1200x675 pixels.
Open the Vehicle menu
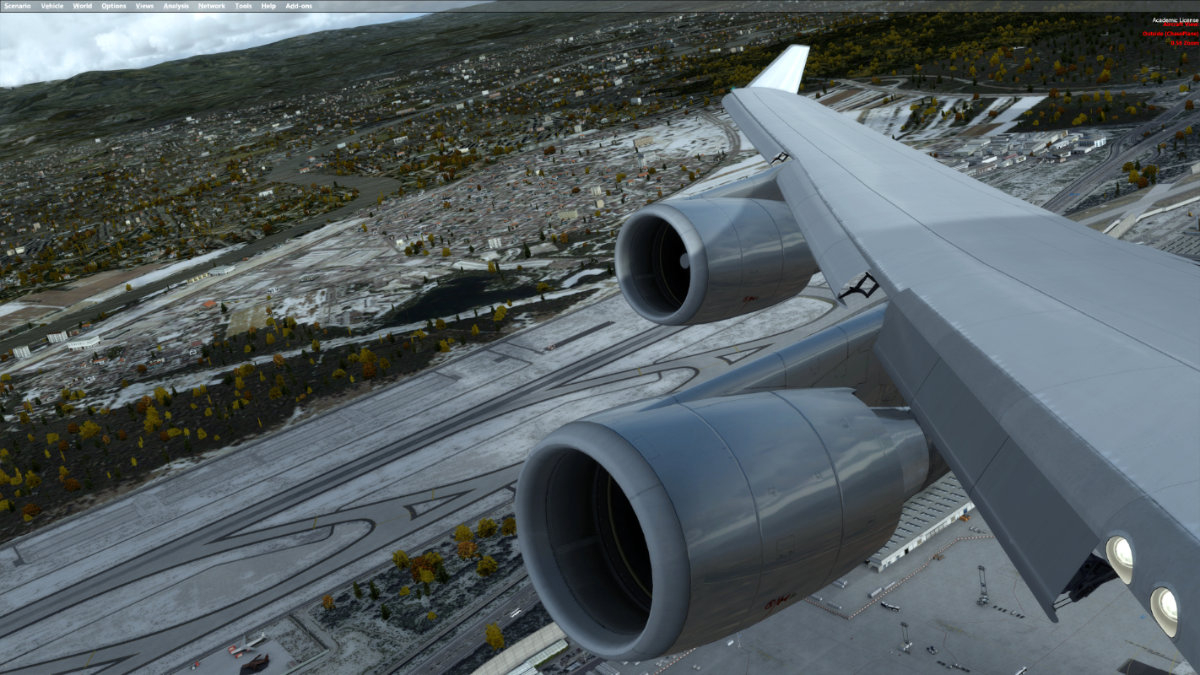click(x=52, y=6)
